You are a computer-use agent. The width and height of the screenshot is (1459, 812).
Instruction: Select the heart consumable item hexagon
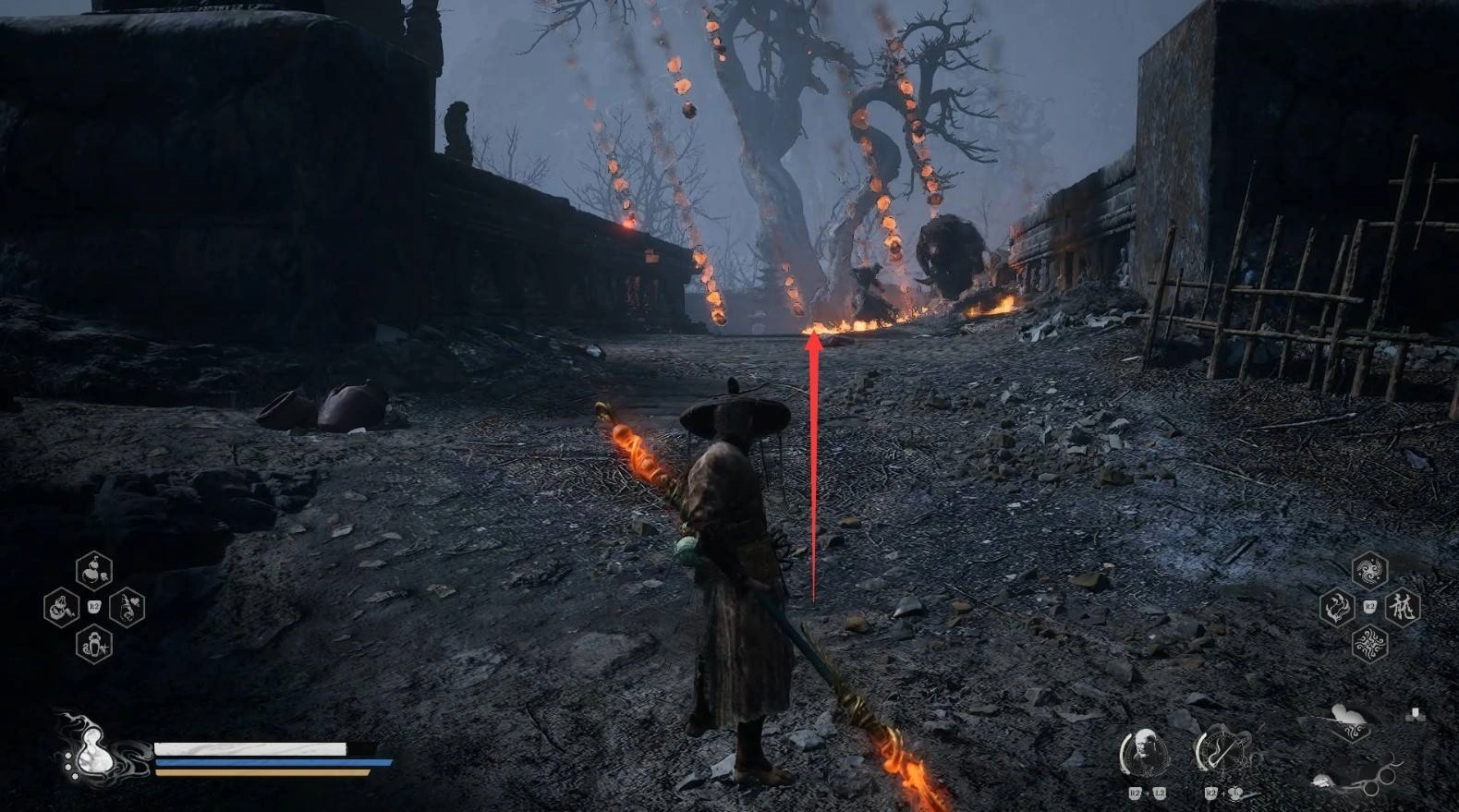tap(128, 607)
